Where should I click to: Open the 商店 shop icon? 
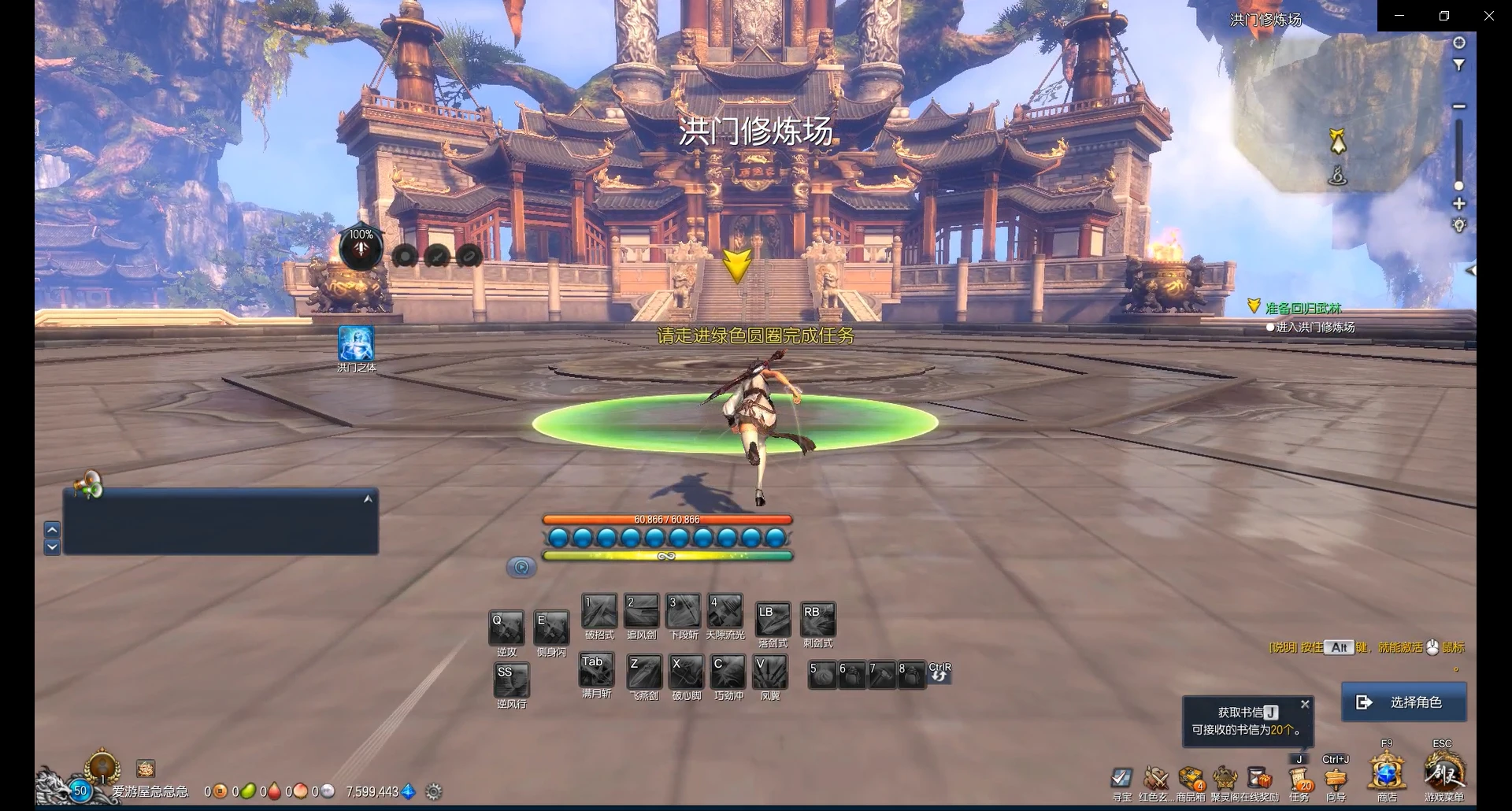click(1387, 773)
